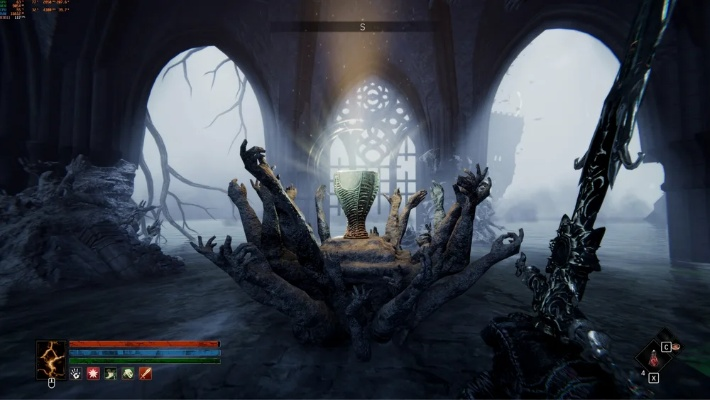Activate the green beast head ability
The image size is (710, 400).
[x=128, y=373]
